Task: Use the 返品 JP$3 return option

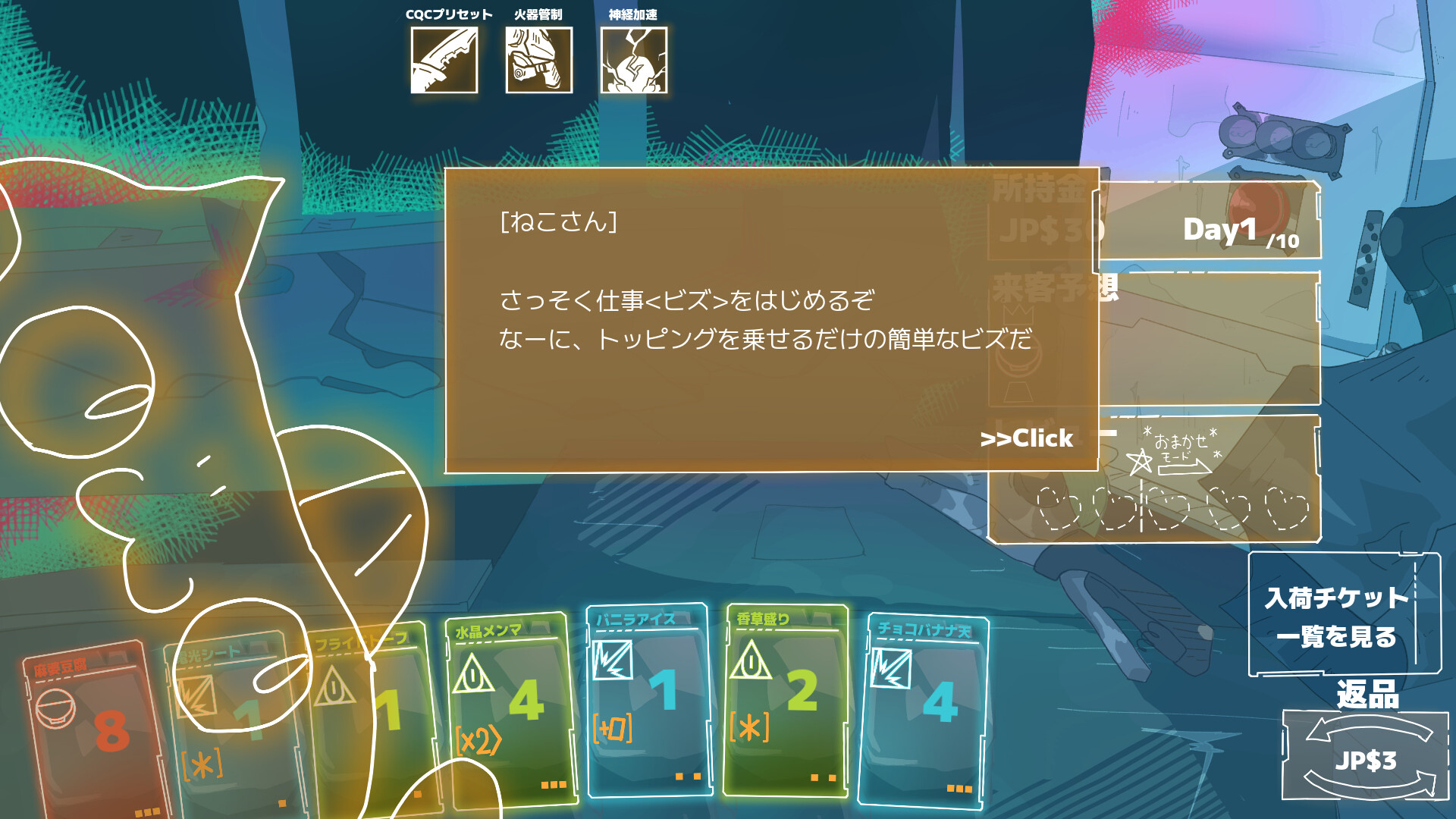Action: point(1367,755)
